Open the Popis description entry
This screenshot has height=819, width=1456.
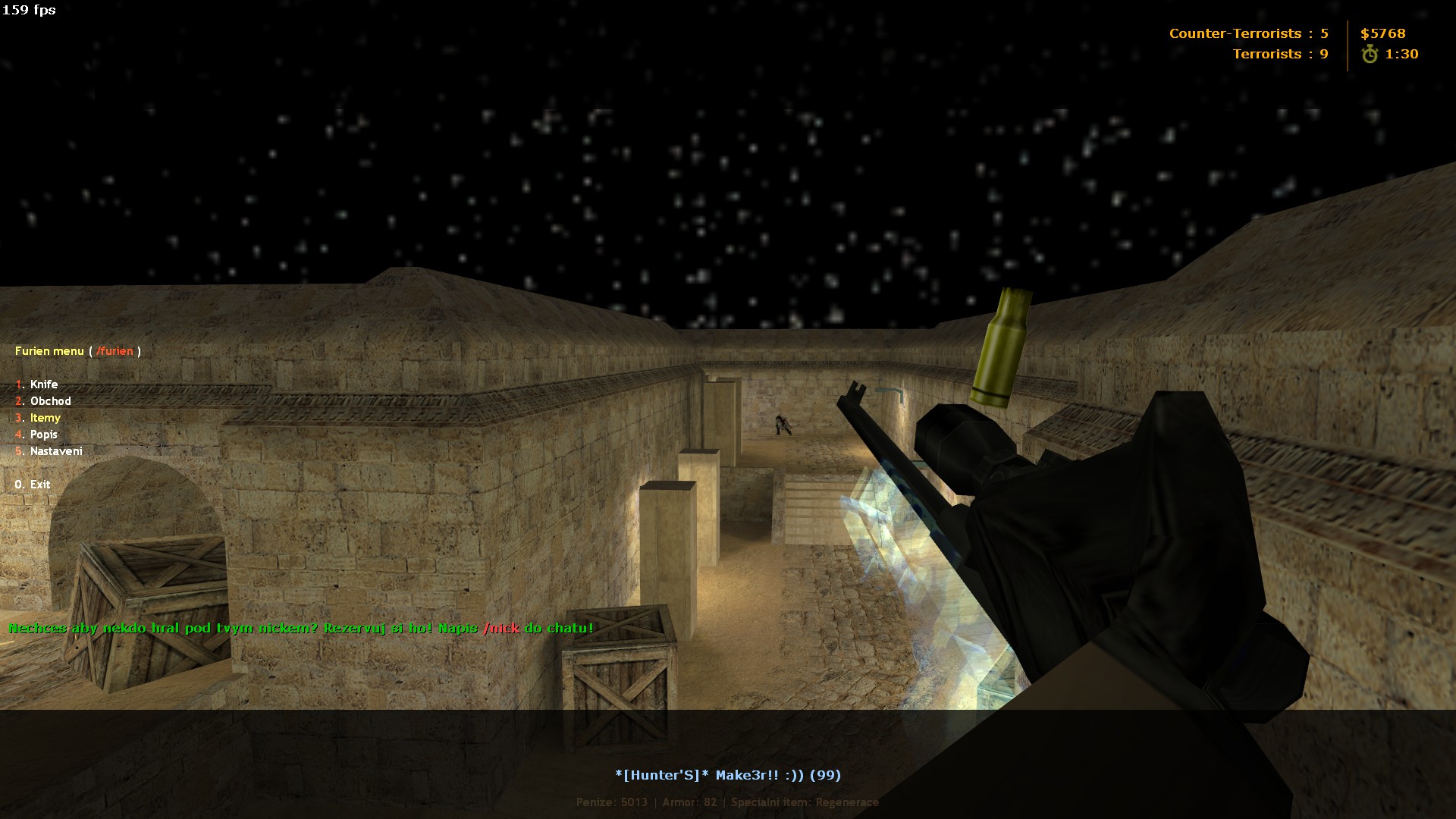point(43,435)
